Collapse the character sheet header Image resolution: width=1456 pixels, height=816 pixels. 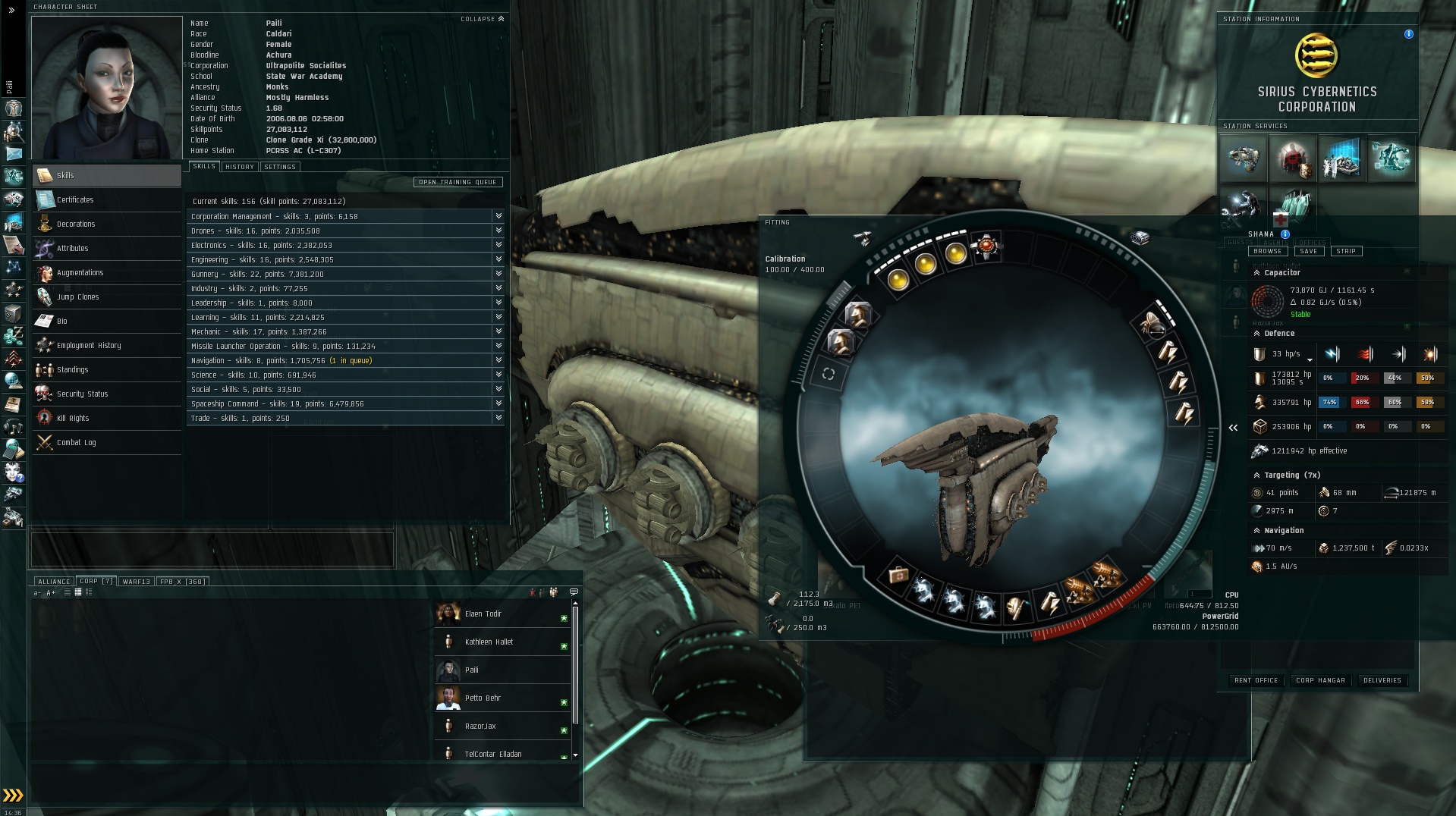tap(482, 19)
